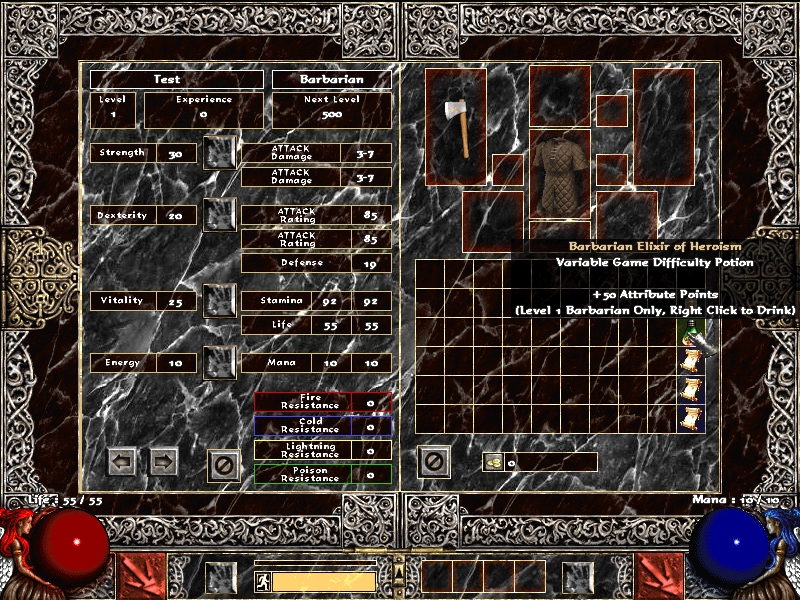800x600 pixels.
Task: Go to the next character page
Action: tap(163, 461)
